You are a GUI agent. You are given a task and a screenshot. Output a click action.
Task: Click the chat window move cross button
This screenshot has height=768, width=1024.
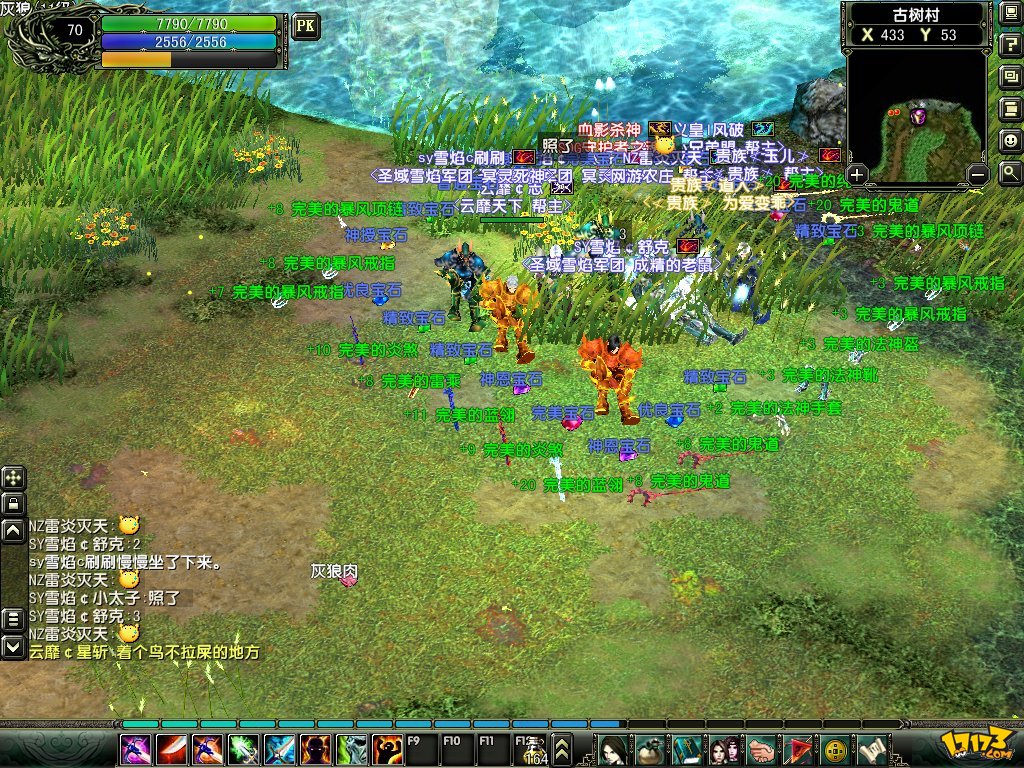pyautogui.click(x=13, y=478)
